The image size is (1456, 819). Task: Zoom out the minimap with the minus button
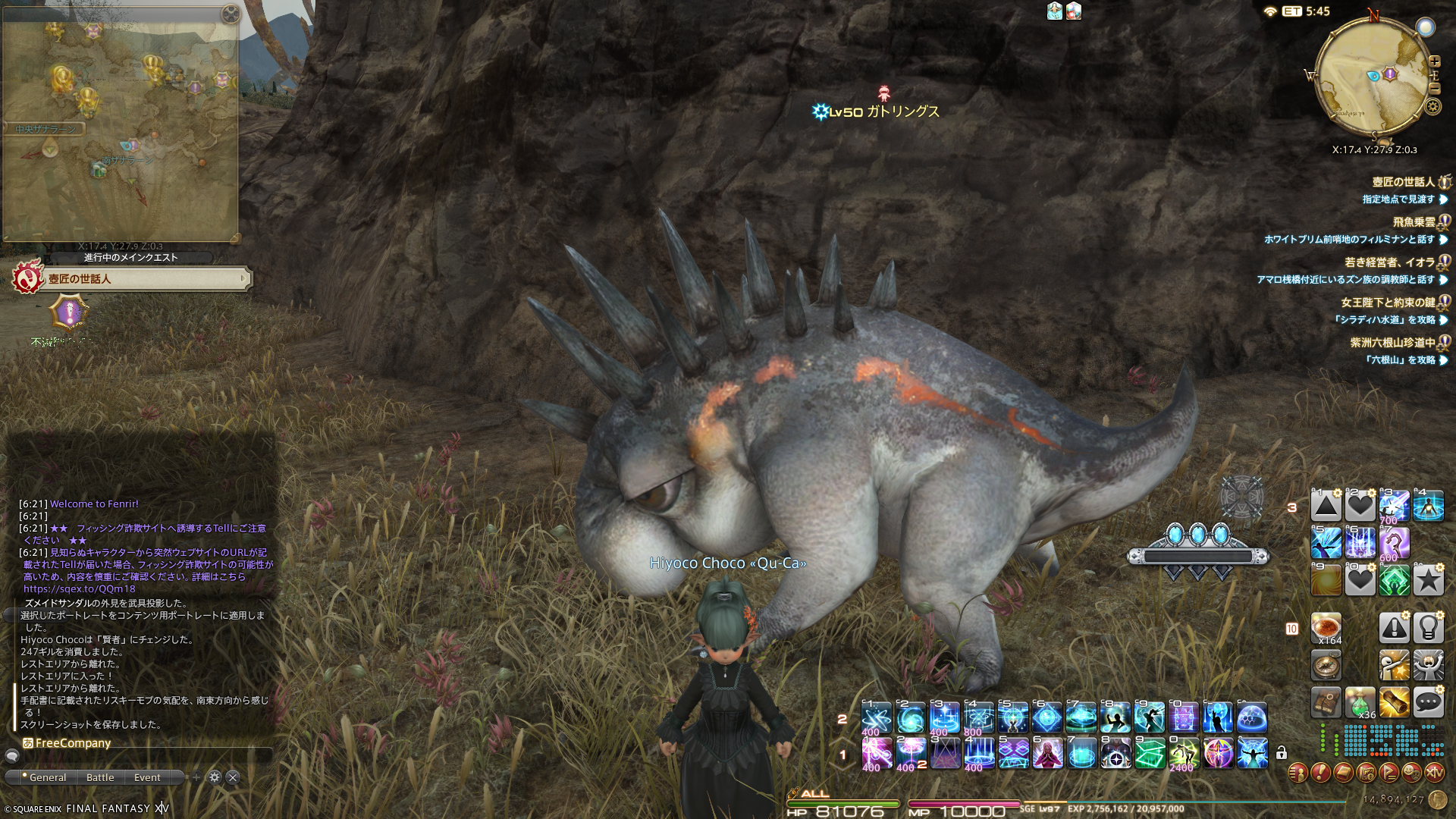click(1434, 88)
